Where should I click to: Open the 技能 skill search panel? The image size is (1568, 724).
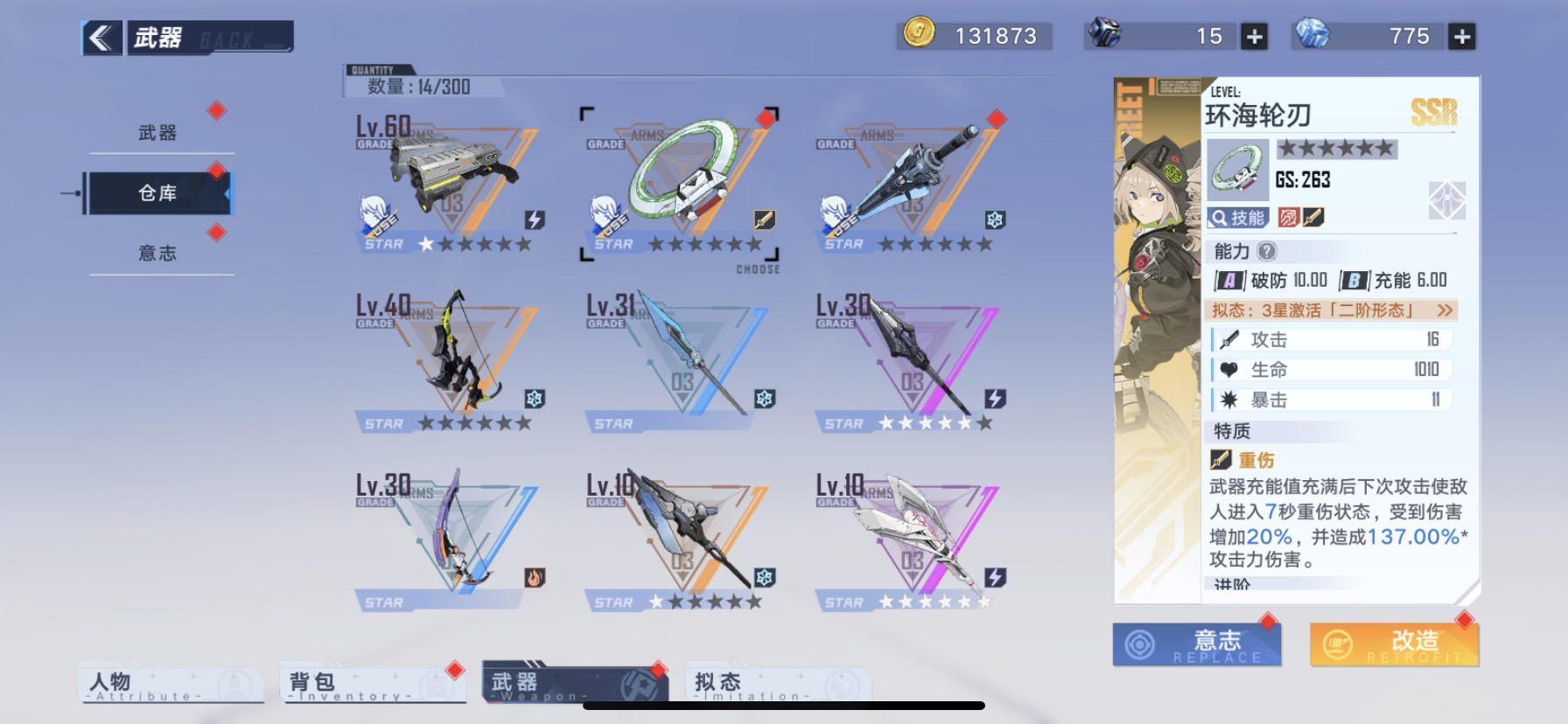pos(1236,218)
